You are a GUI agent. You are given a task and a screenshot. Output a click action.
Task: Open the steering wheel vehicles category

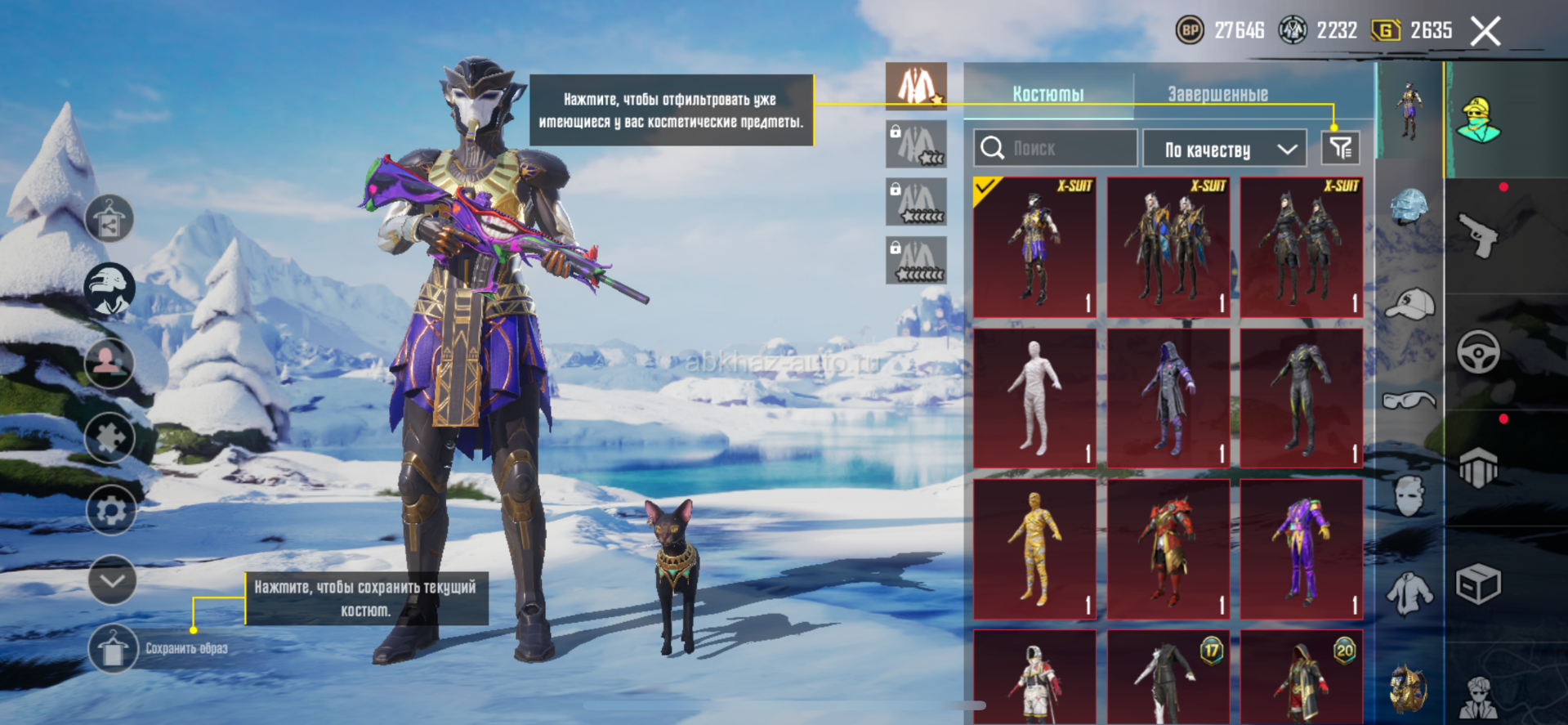(x=1479, y=352)
